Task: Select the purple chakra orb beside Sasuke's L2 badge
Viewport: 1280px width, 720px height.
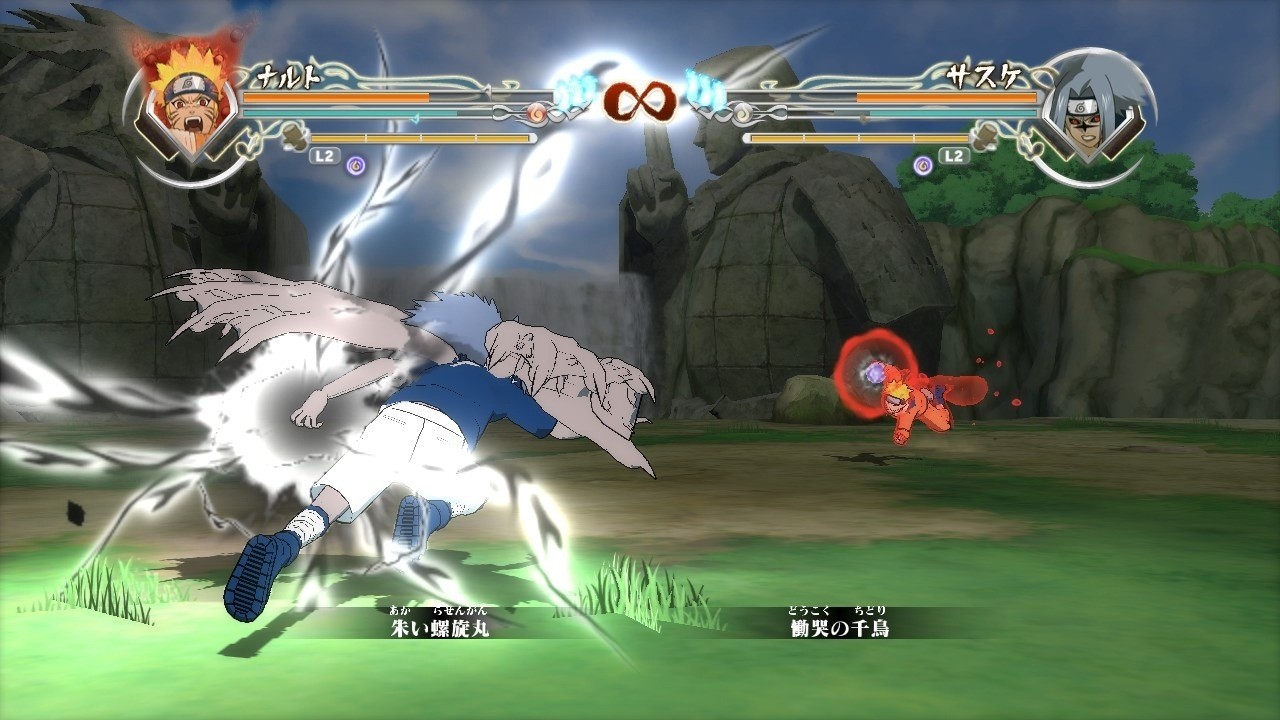Action: [923, 164]
